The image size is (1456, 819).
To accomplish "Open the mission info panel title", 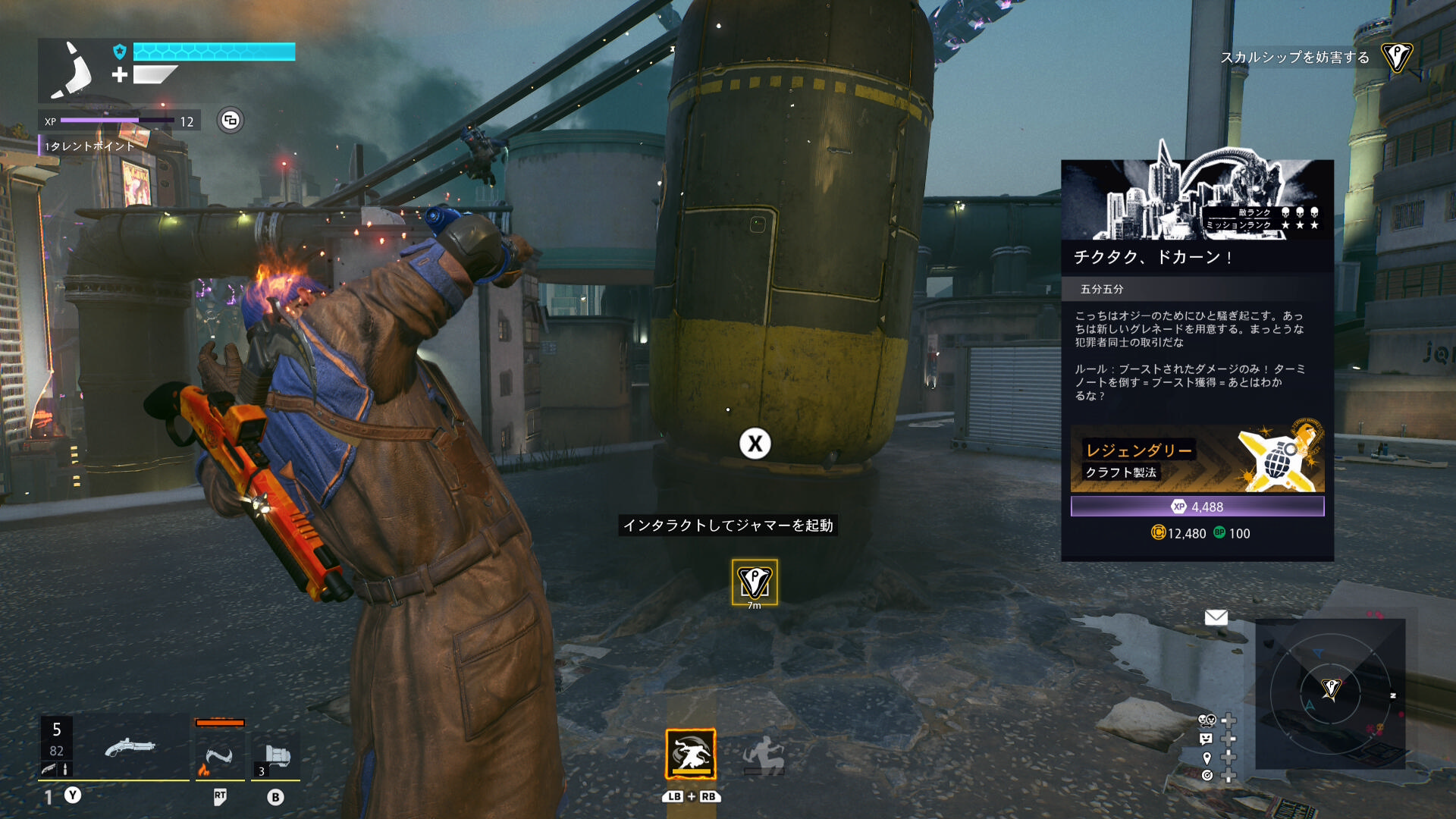I will pos(1153,257).
